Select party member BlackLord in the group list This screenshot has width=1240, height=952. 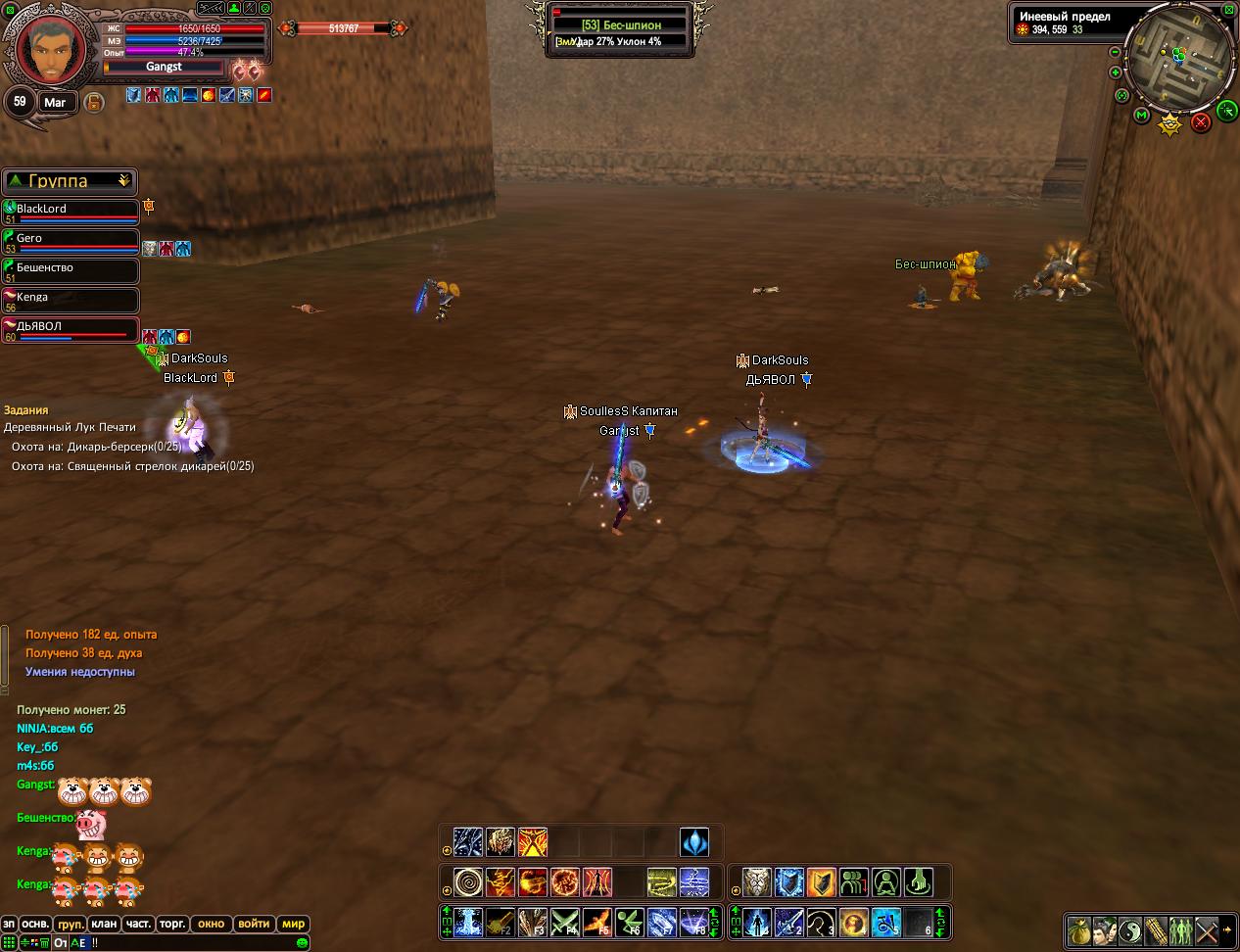tap(71, 211)
